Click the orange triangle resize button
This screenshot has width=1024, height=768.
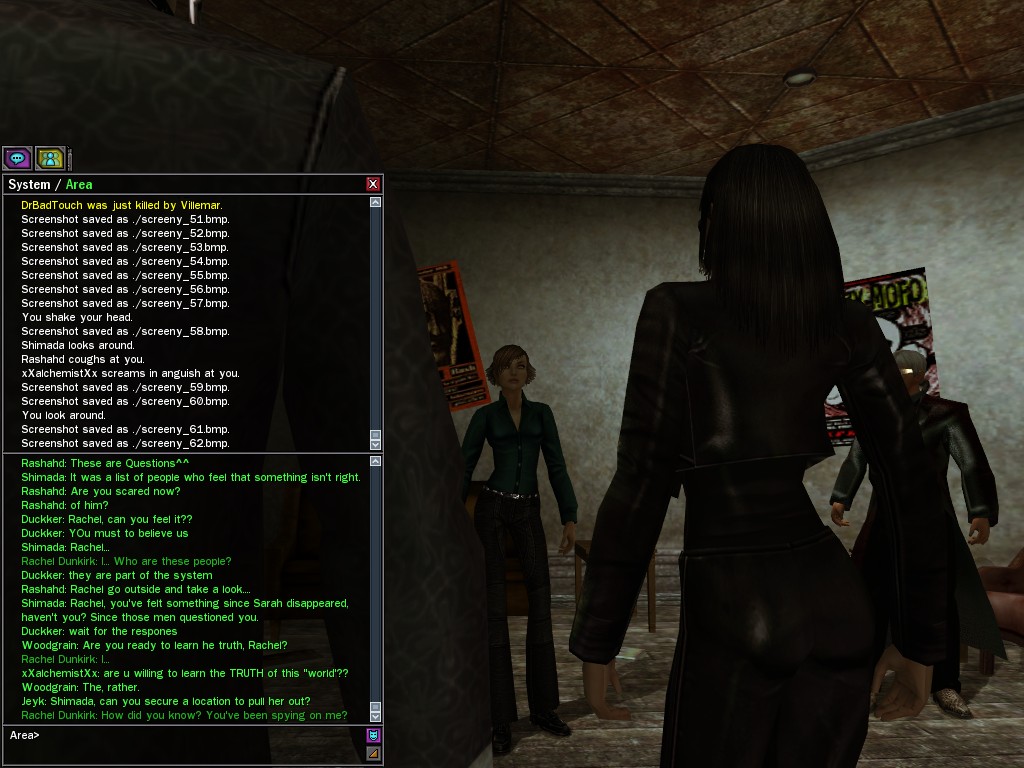coord(374,753)
